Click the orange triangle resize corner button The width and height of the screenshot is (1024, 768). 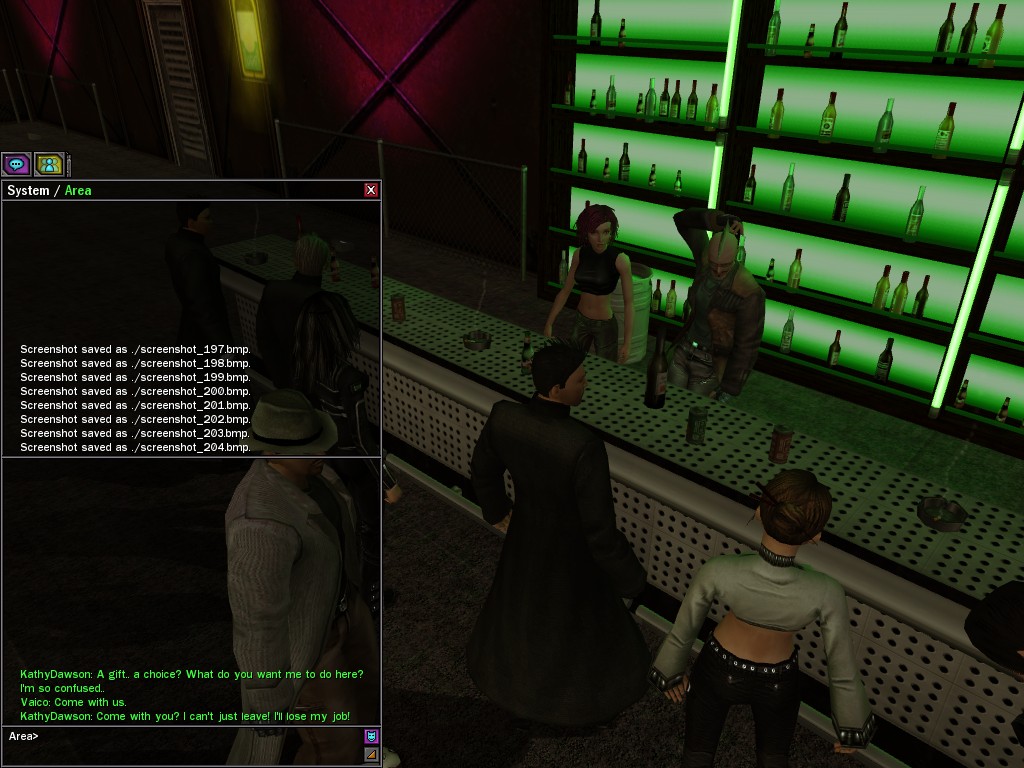point(371,755)
